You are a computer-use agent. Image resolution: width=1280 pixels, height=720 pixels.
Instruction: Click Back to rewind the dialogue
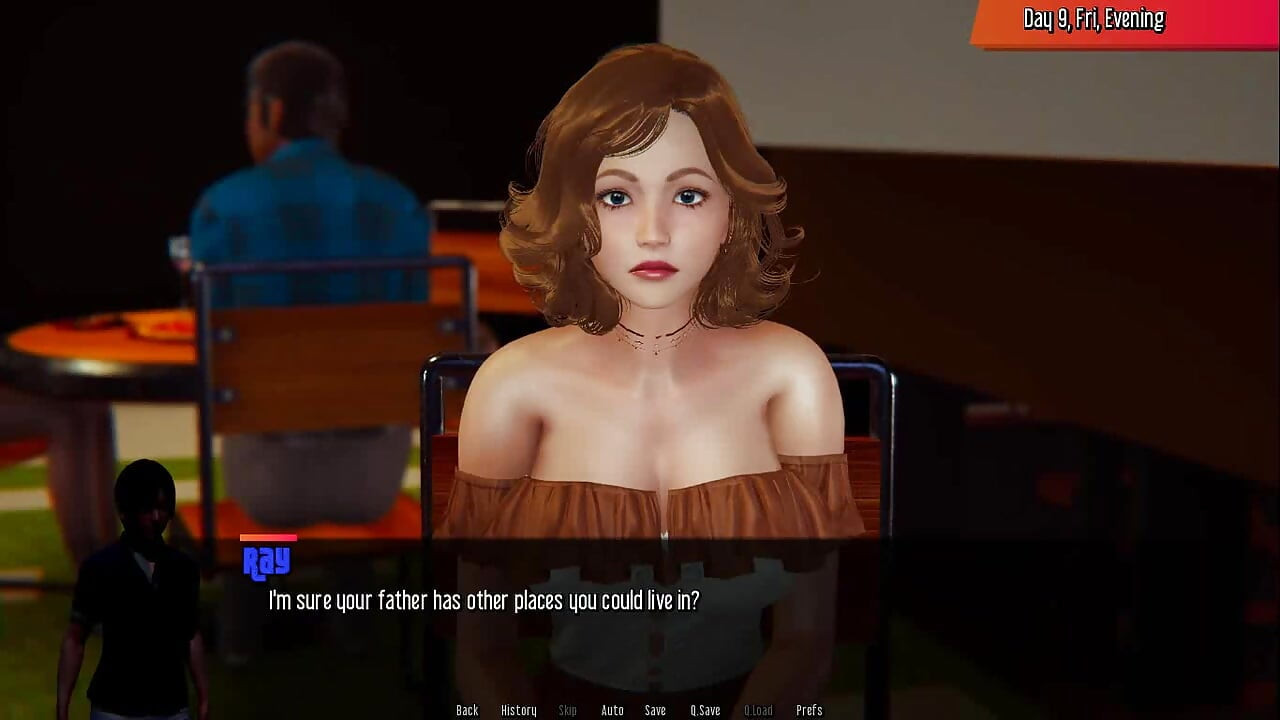(x=467, y=709)
